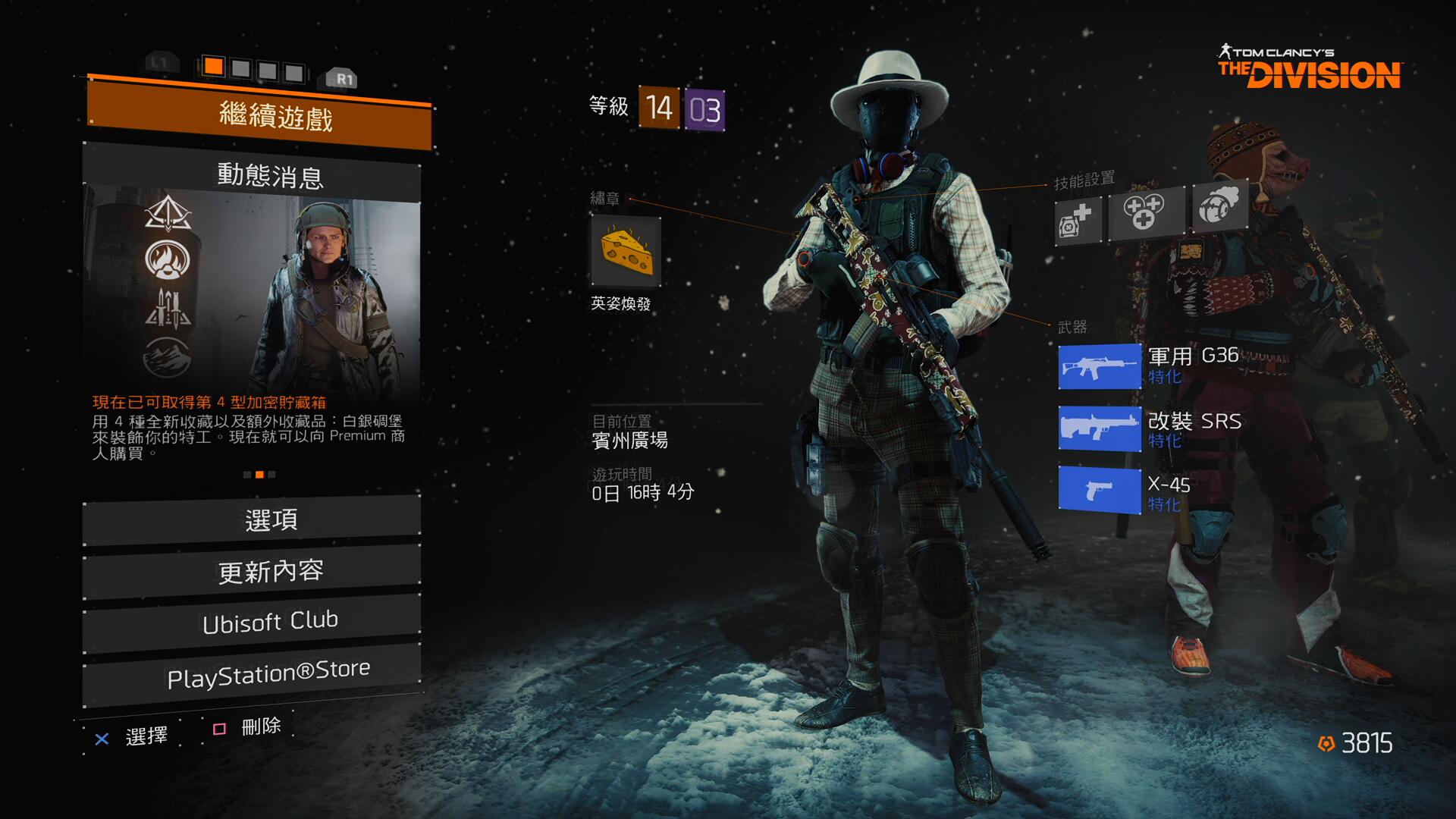Choose the X-45 pistol weapon slot
The width and height of the screenshot is (1456, 819).
pyautogui.click(x=1100, y=491)
